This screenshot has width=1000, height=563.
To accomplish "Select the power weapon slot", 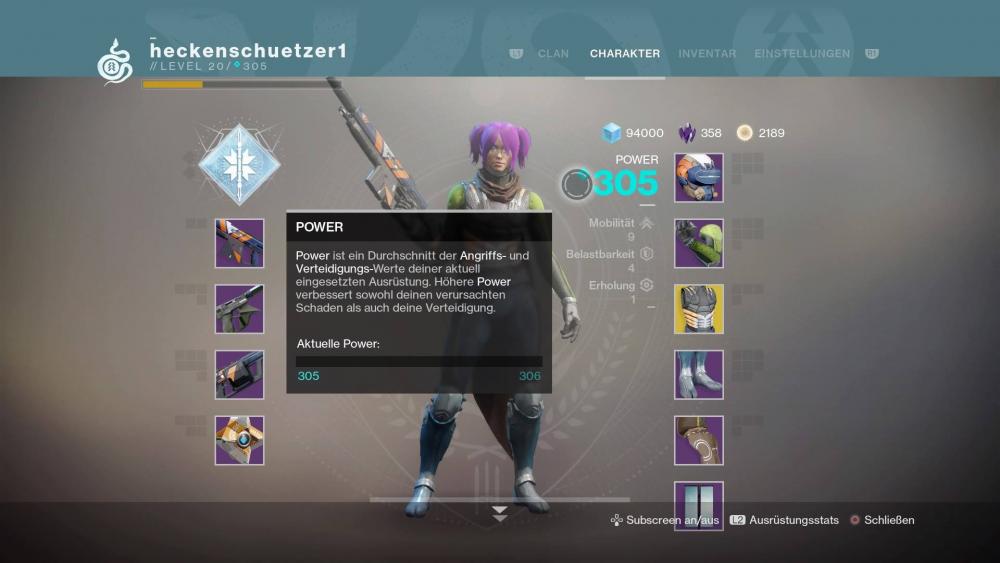I will [x=240, y=375].
